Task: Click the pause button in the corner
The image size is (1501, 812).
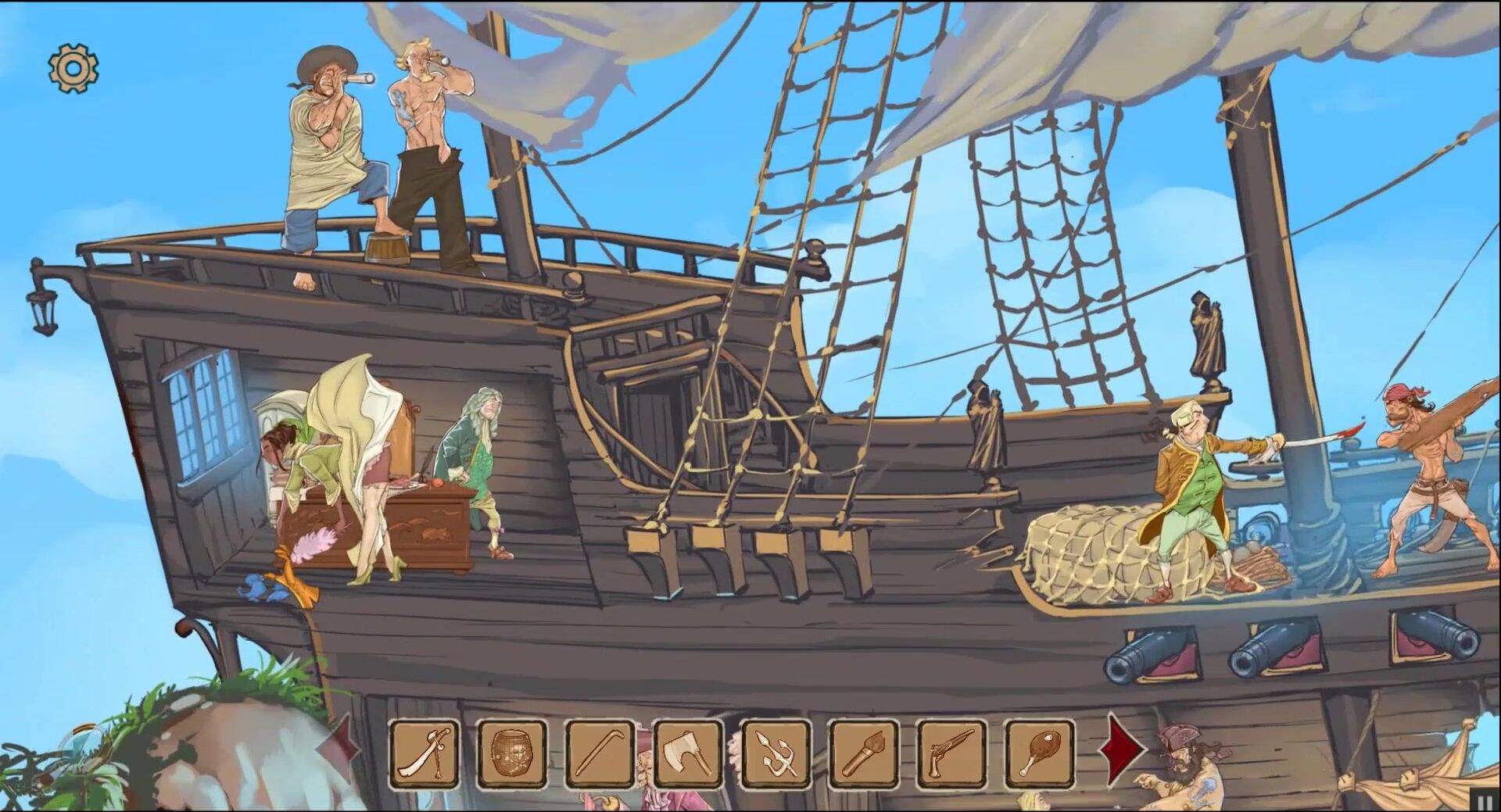Action: pyautogui.click(x=1484, y=800)
